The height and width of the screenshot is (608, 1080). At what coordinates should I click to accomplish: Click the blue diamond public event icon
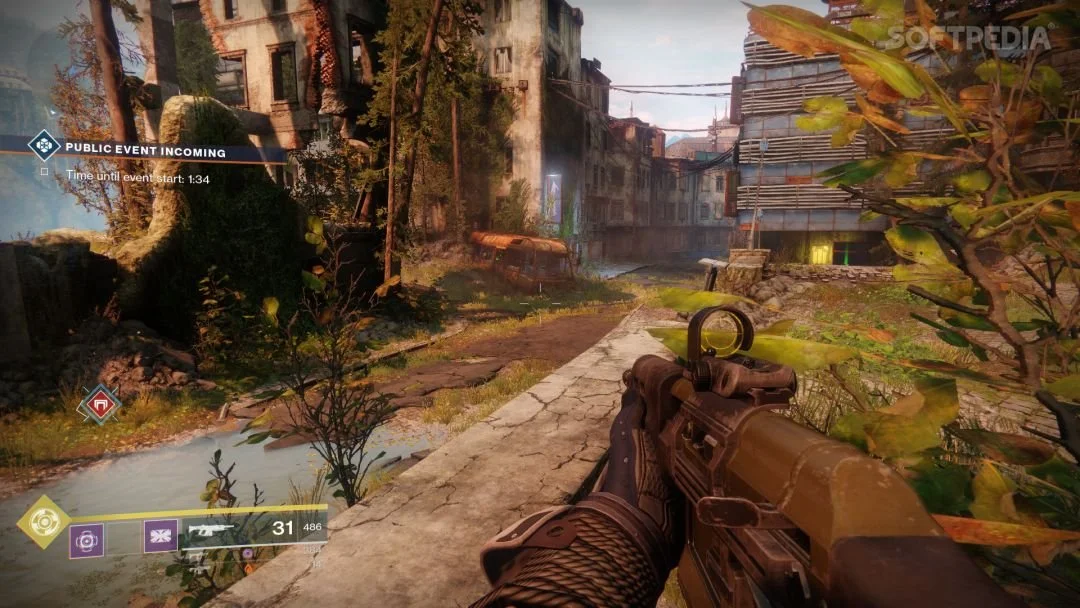pyautogui.click(x=43, y=146)
